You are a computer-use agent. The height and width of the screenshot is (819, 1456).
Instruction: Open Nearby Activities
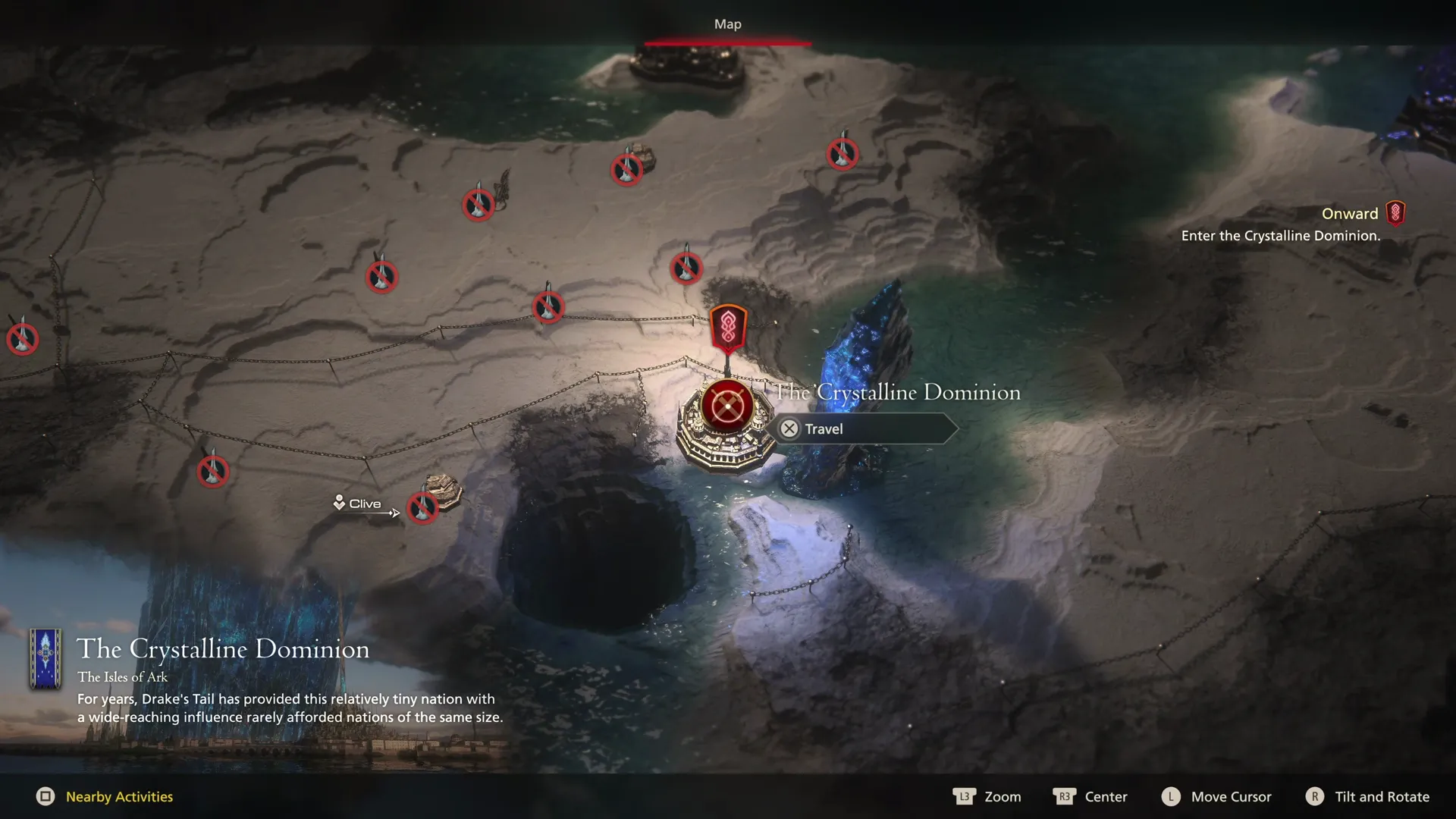(x=118, y=796)
